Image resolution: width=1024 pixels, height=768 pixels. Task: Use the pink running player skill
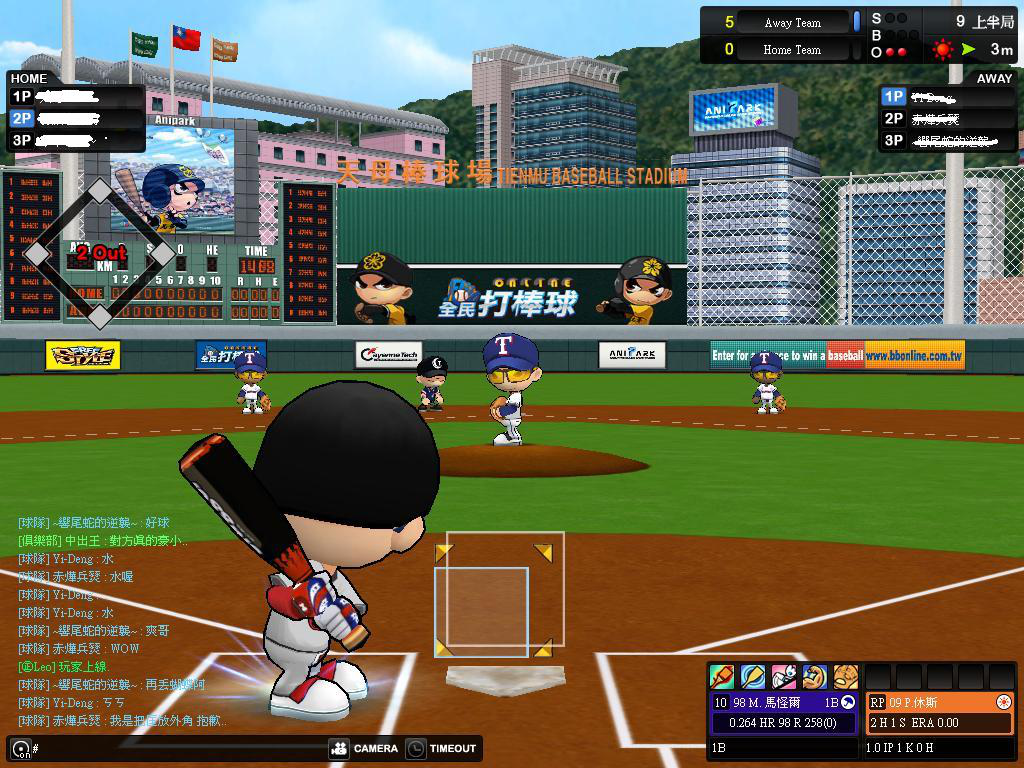click(x=784, y=677)
